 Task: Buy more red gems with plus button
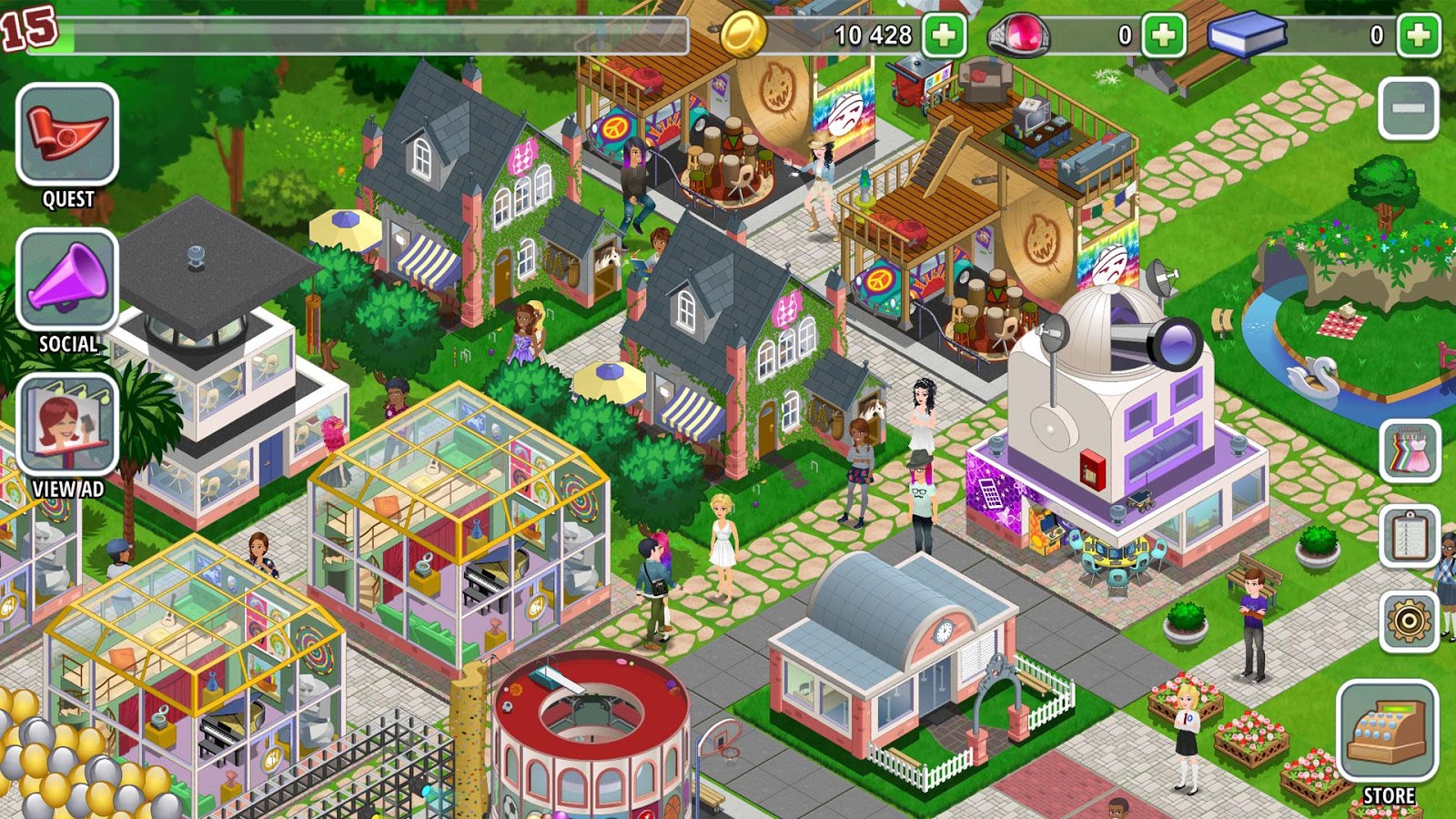(x=1163, y=35)
